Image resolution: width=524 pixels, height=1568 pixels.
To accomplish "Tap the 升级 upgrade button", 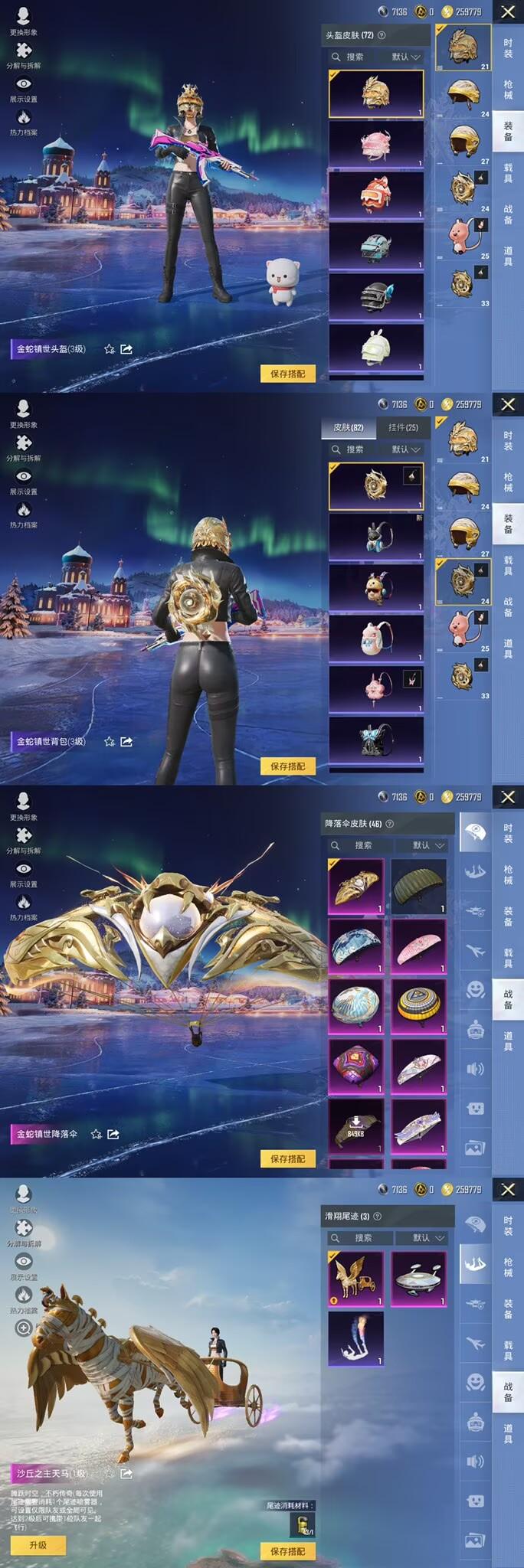I will 38,1545.
